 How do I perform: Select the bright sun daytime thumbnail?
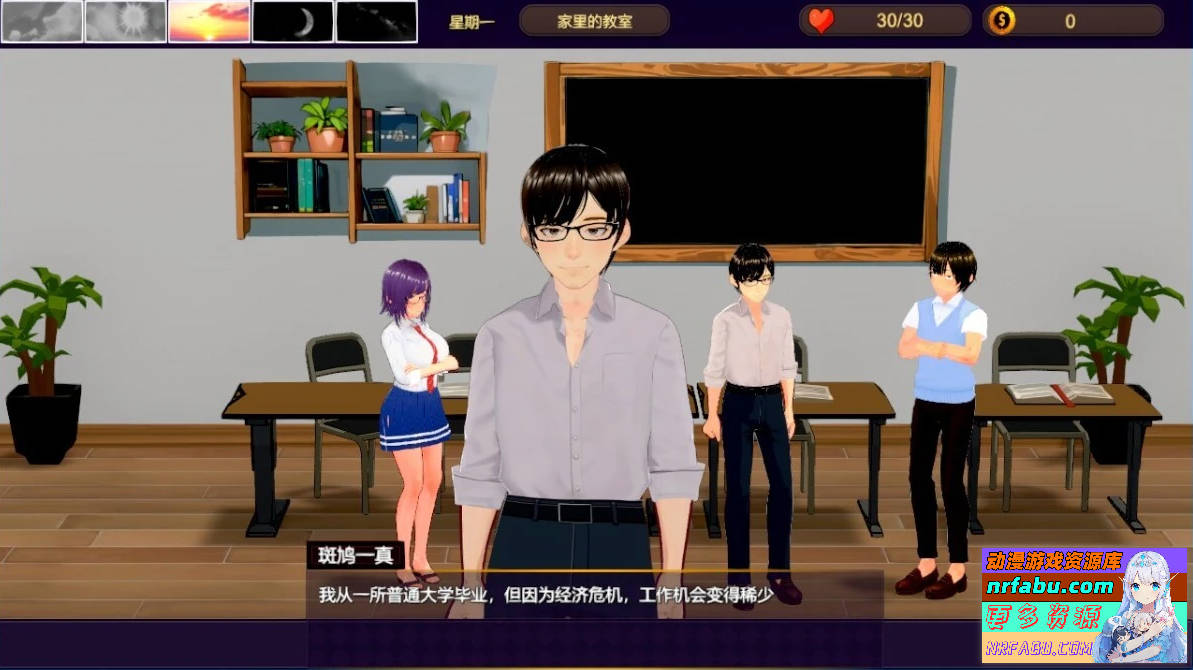125,21
